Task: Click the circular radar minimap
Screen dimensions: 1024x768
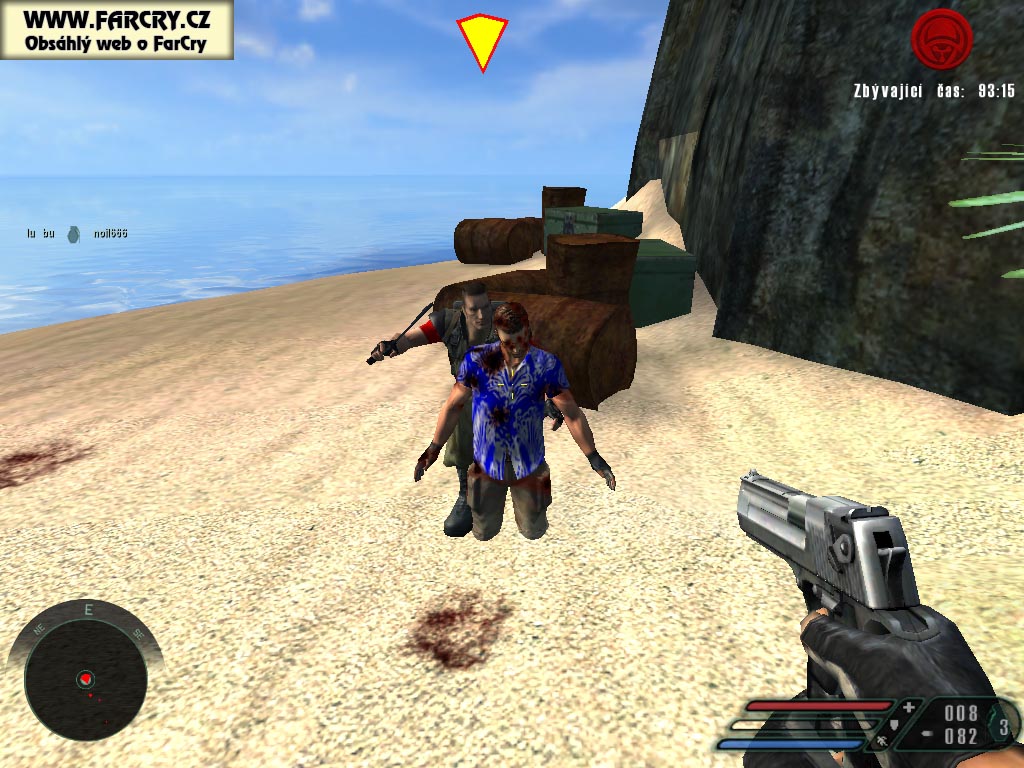Action: [85, 679]
